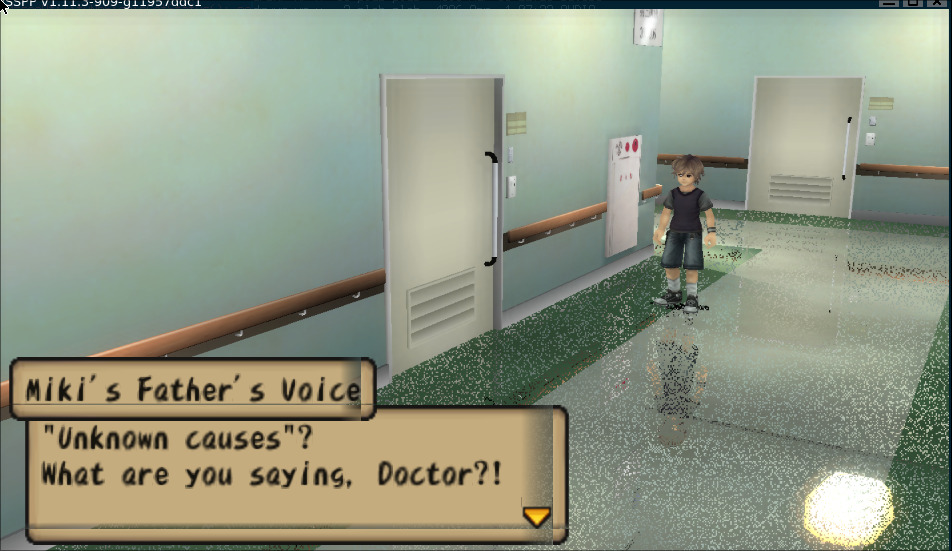Advance dialogue with the orange down arrow
952x551 pixels.
pos(537,516)
